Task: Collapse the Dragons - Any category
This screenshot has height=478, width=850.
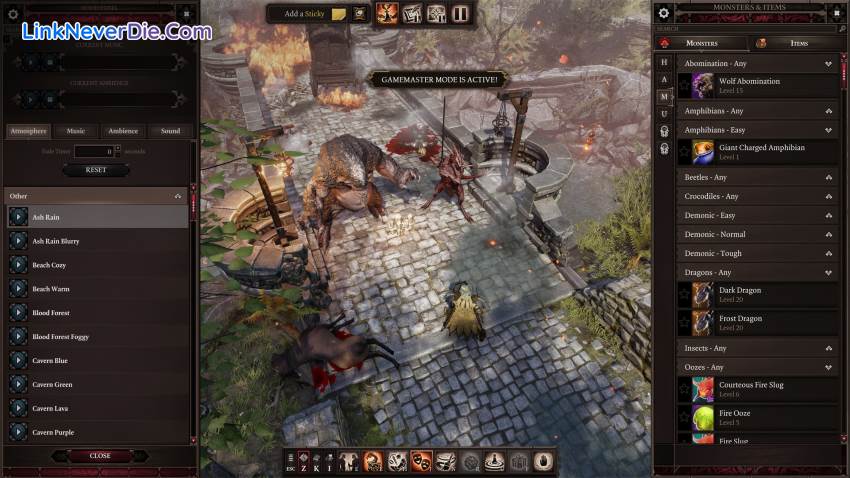Action: (828, 273)
